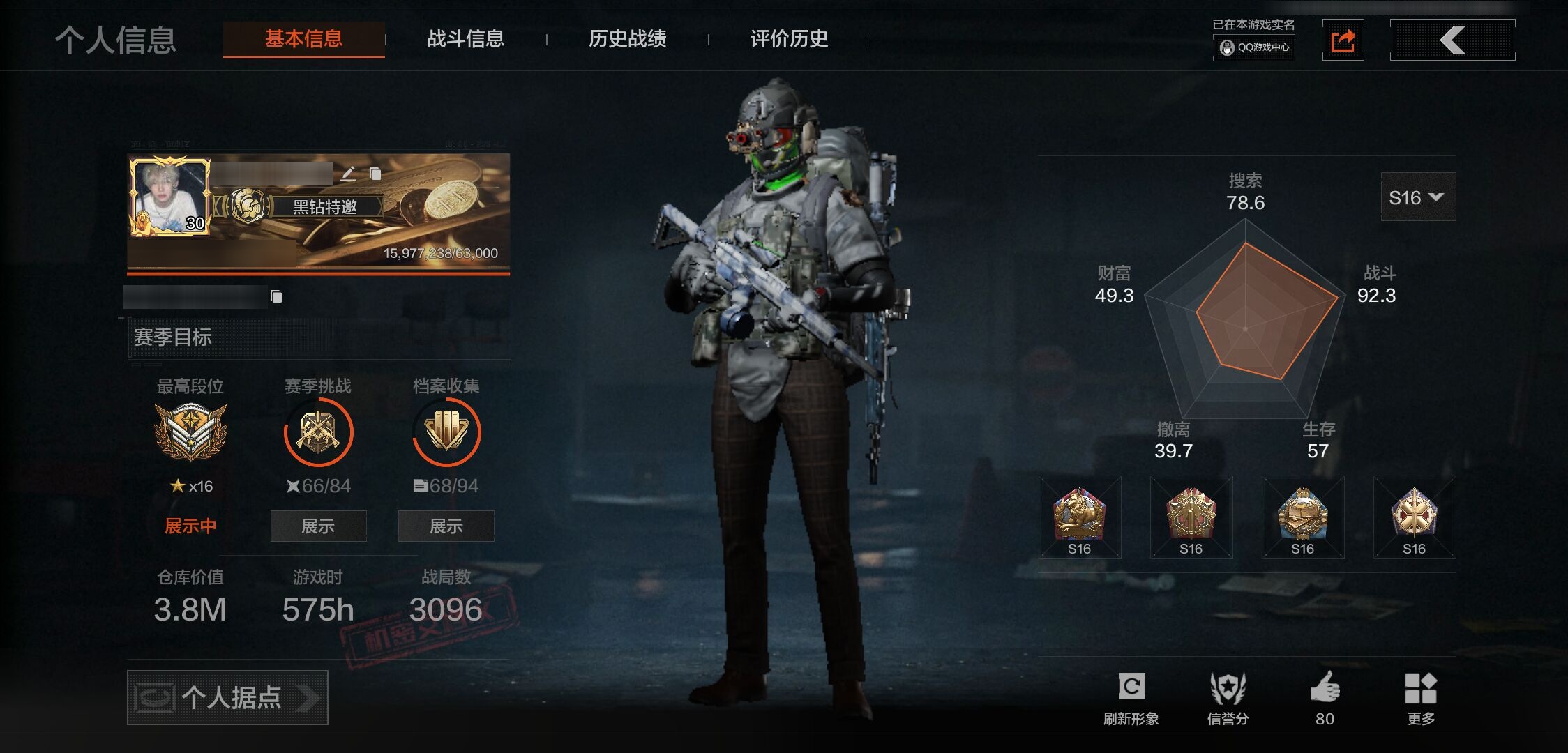The width and height of the screenshot is (1568, 753).
Task: Copy the ID below the name card
Action: click(x=276, y=297)
